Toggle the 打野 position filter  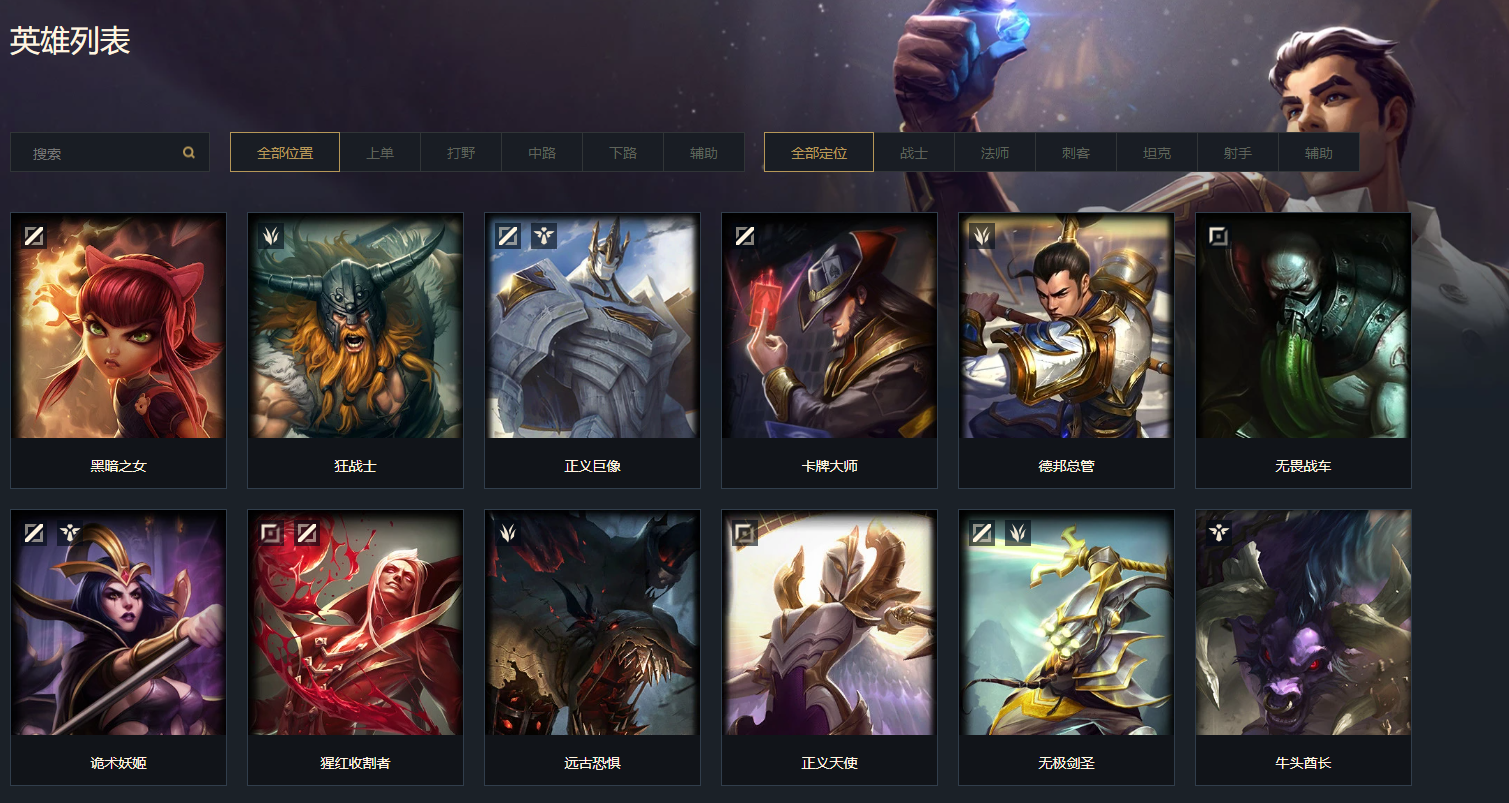click(461, 151)
